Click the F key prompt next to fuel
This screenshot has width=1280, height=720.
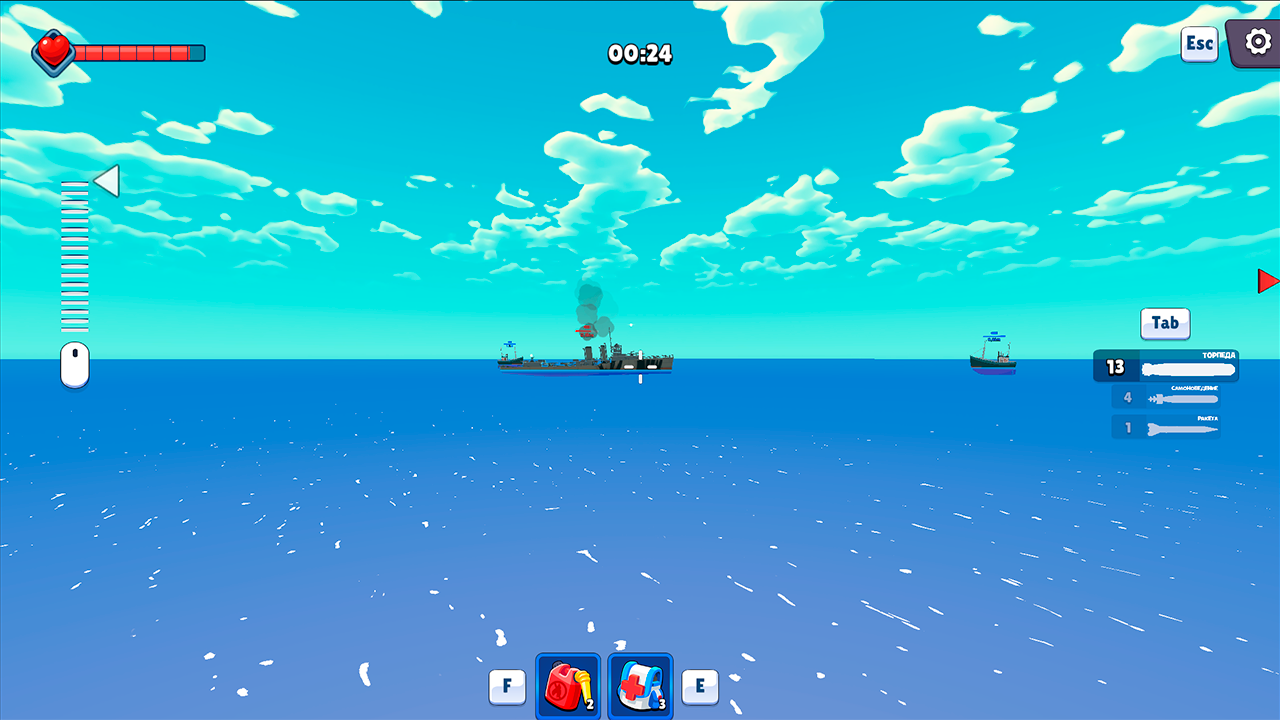507,686
